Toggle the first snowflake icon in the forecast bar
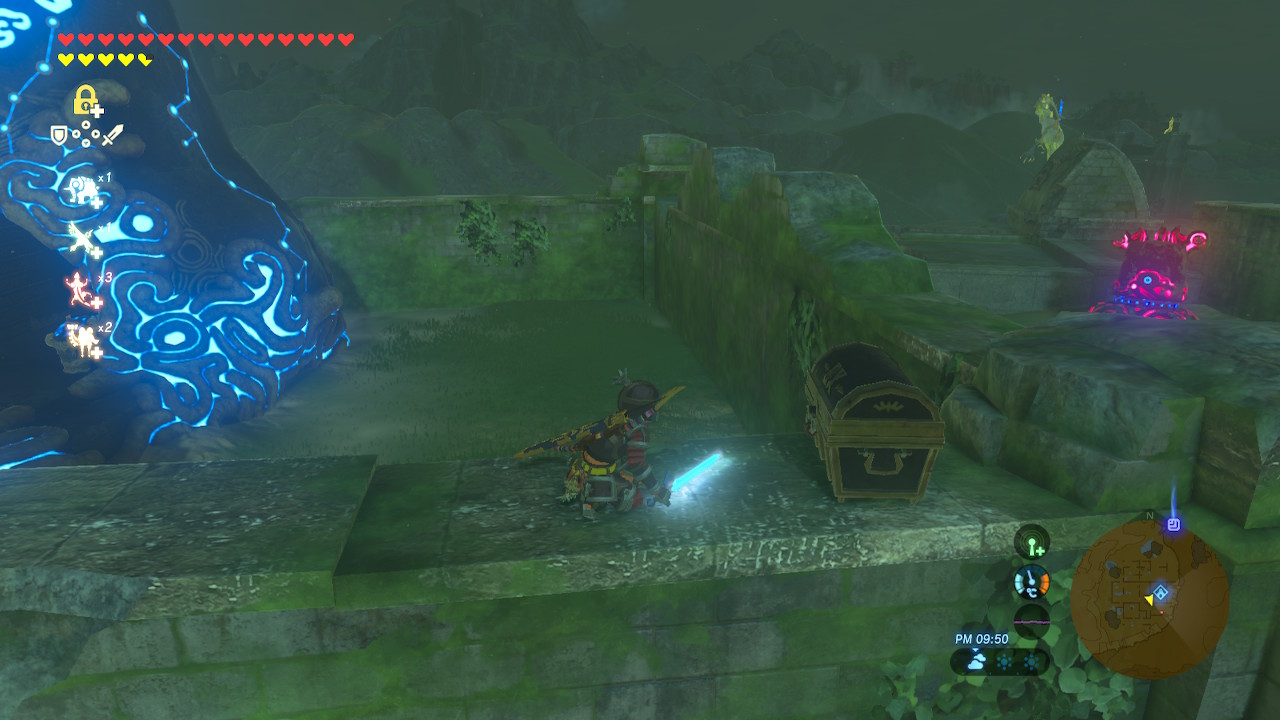The width and height of the screenshot is (1280, 720). point(1002,660)
